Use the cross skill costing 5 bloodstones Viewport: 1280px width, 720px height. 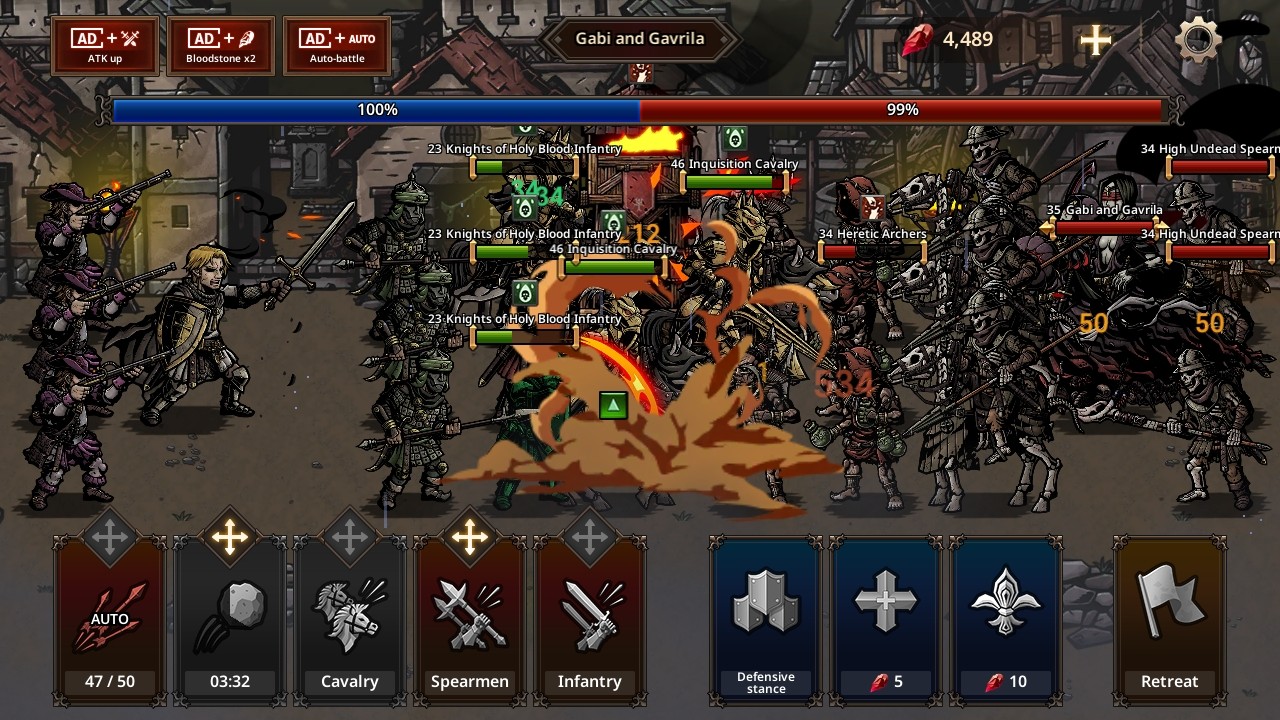[x=885, y=620]
